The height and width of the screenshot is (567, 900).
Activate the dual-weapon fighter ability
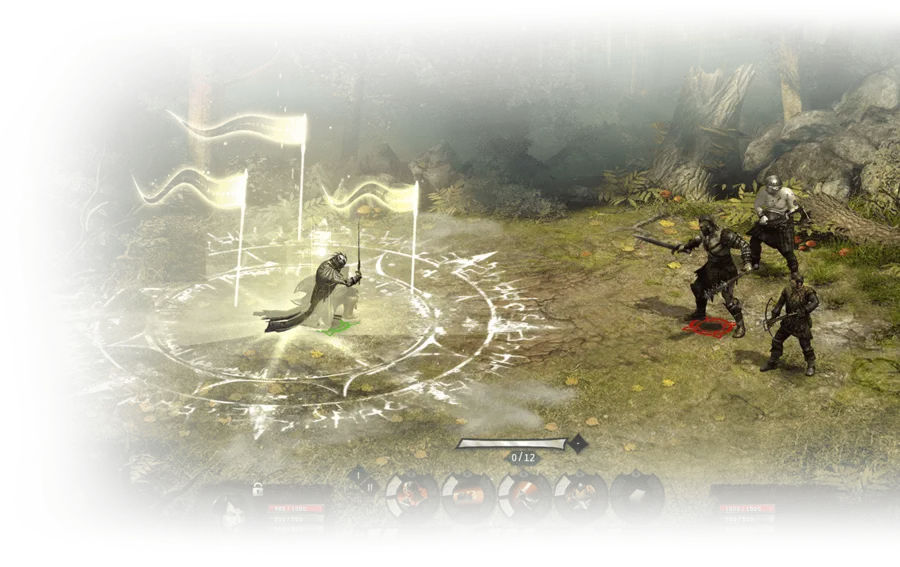click(x=580, y=495)
